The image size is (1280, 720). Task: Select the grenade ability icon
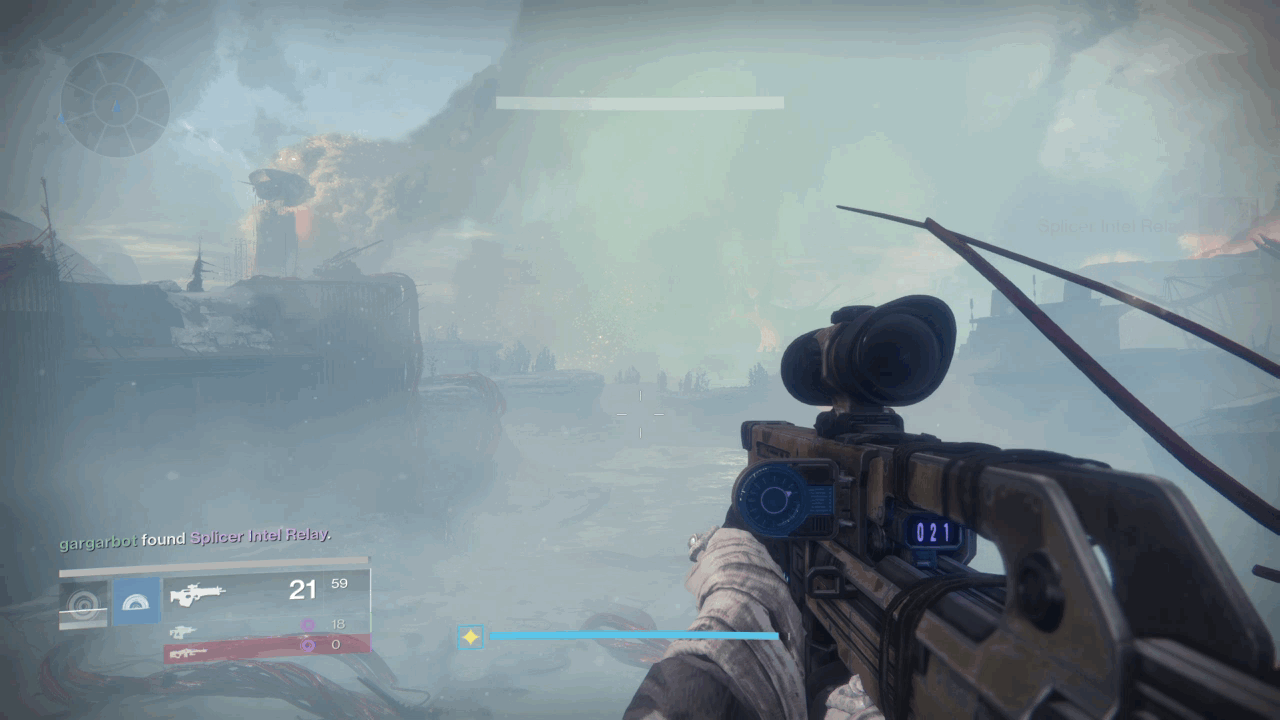[83, 603]
